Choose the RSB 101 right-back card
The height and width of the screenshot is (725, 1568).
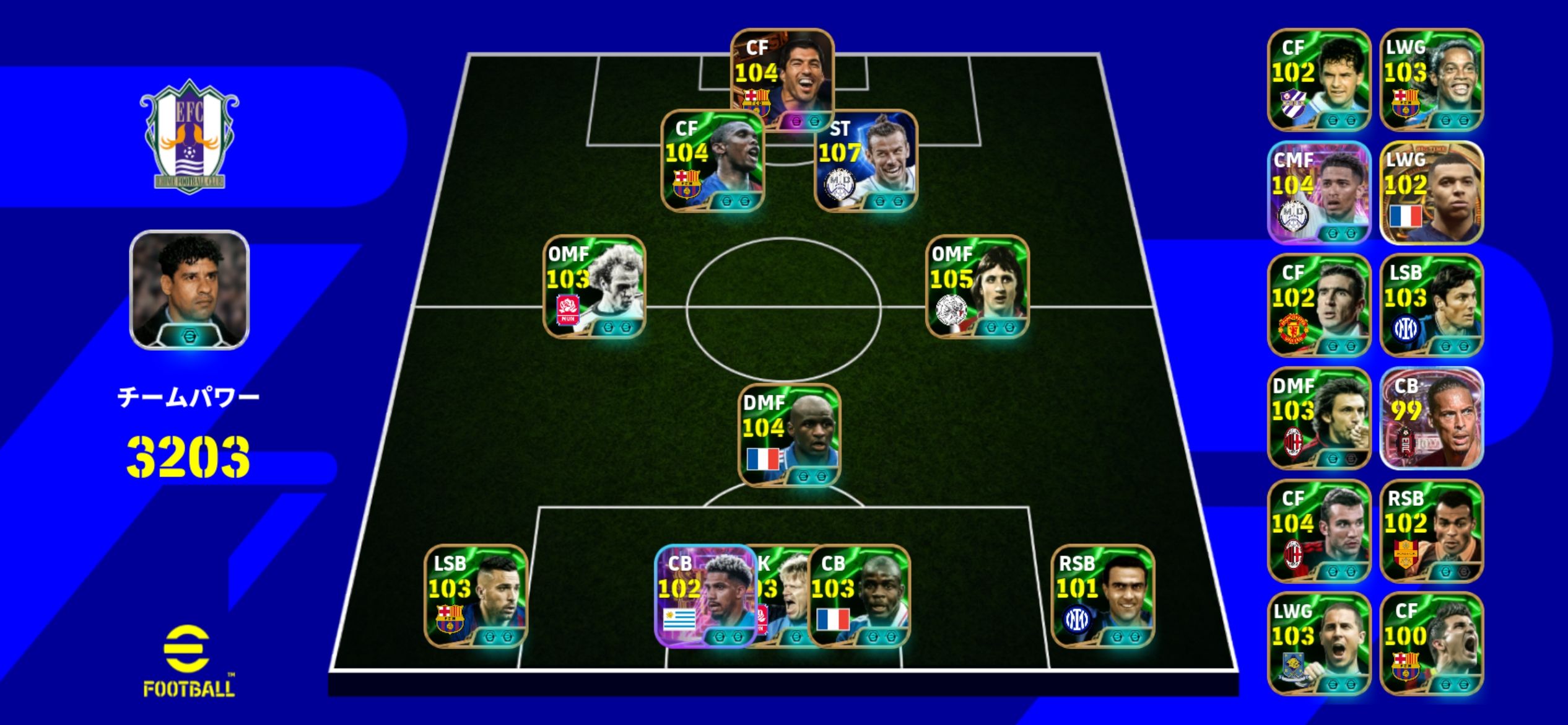(x=1102, y=596)
